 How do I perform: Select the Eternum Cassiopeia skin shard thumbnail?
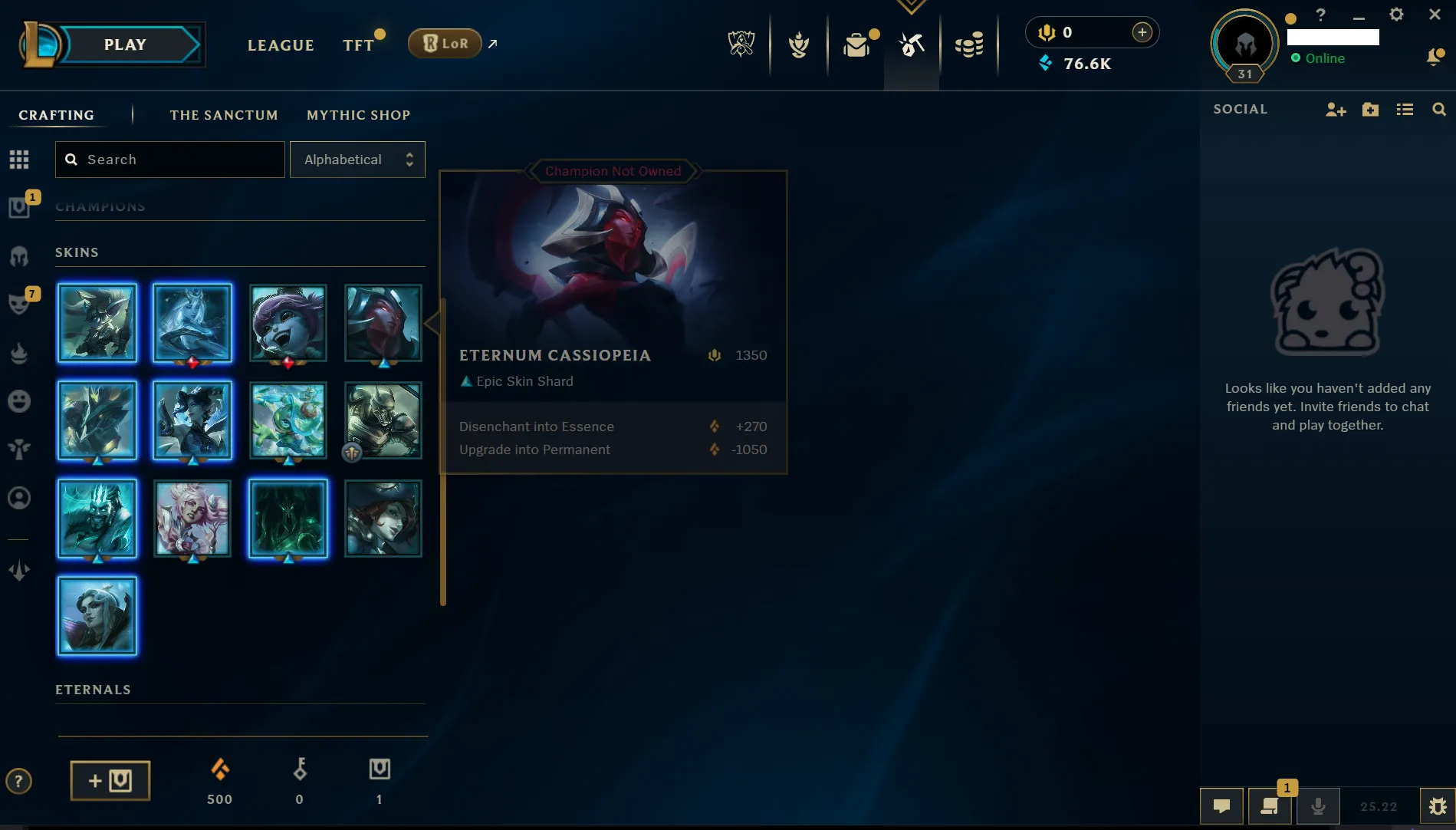pos(383,323)
